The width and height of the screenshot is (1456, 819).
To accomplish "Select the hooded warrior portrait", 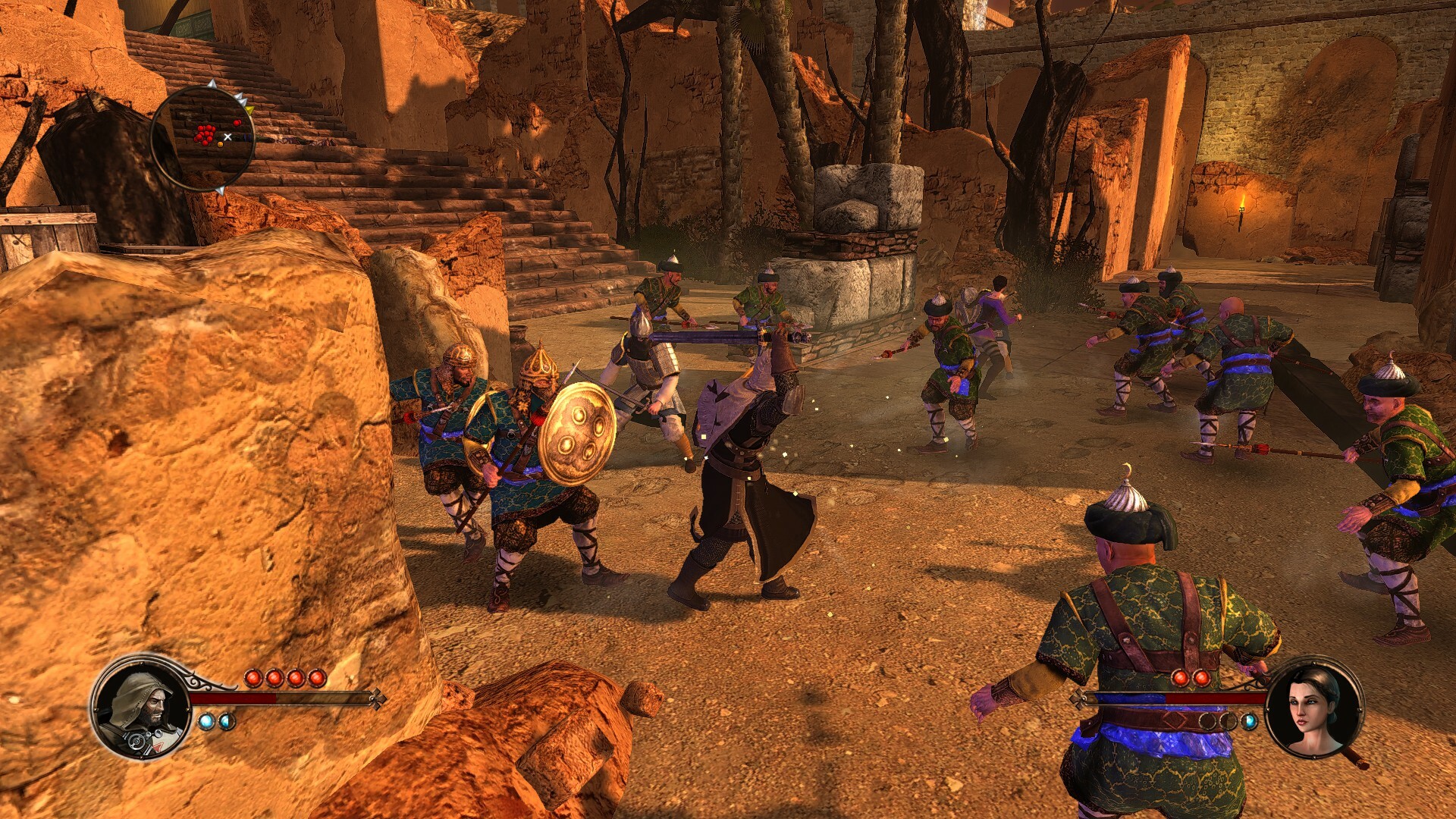I will (143, 707).
